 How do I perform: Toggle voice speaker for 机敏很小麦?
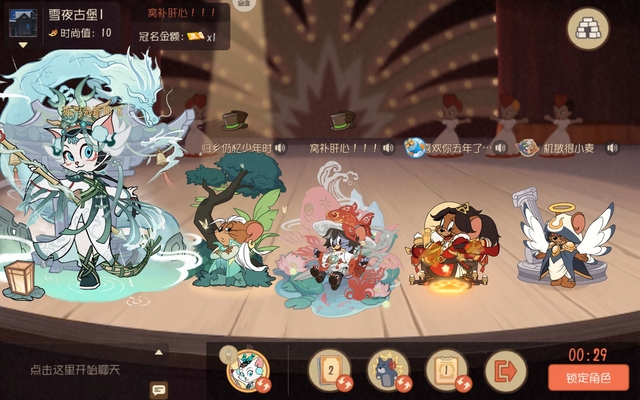[x=602, y=148]
